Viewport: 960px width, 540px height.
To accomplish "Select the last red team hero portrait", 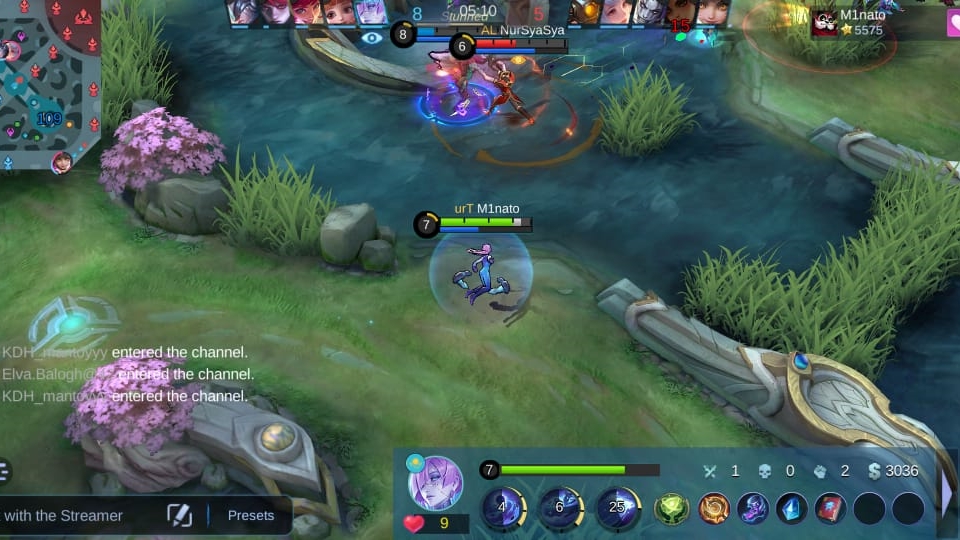I will tap(712, 11).
